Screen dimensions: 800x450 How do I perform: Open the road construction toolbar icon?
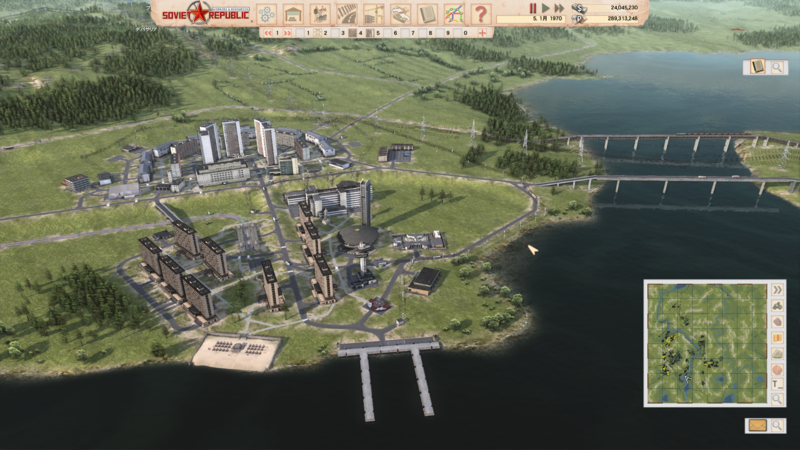(x=346, y=14)
